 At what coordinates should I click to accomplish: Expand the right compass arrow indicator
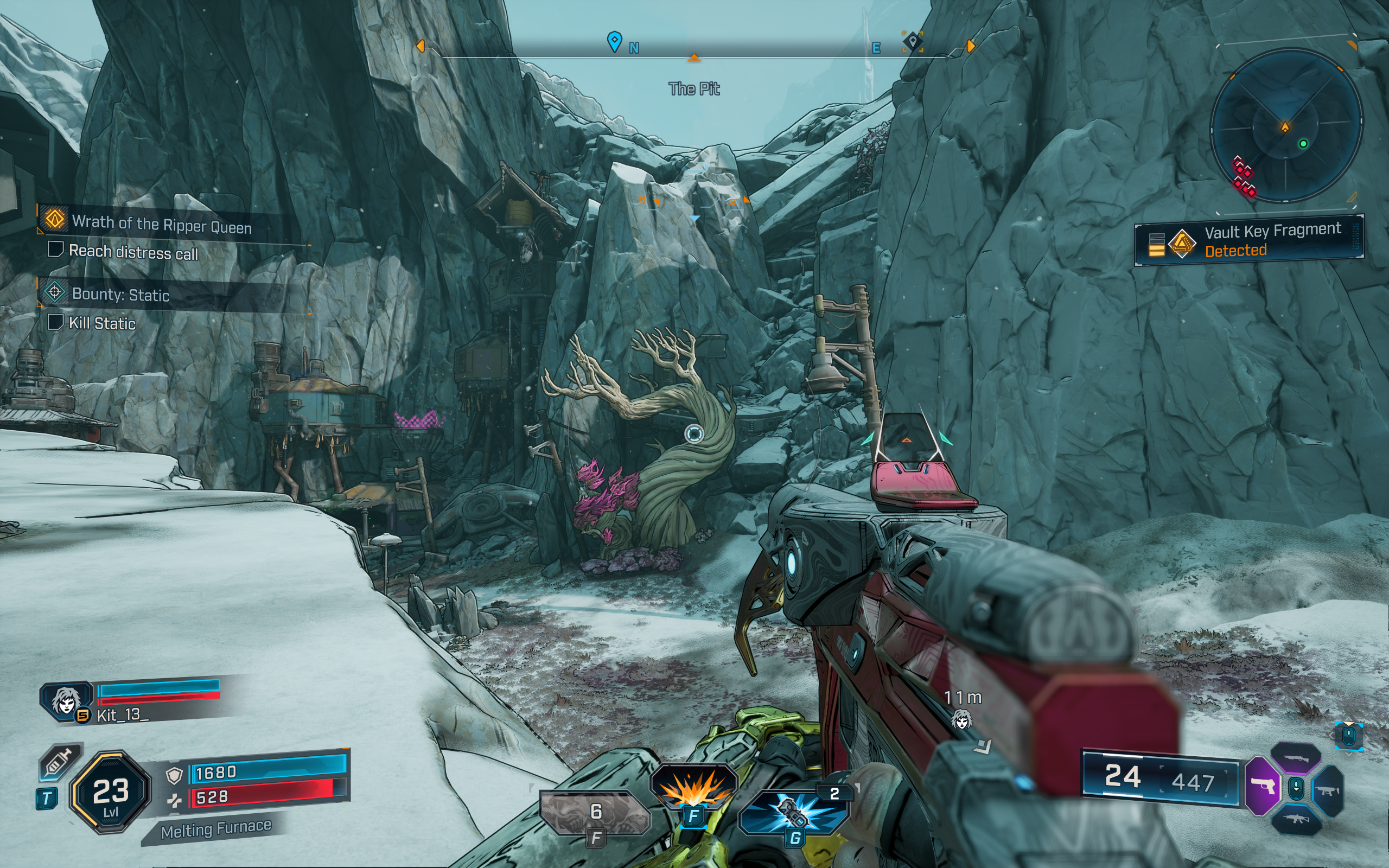pos(969,47)
